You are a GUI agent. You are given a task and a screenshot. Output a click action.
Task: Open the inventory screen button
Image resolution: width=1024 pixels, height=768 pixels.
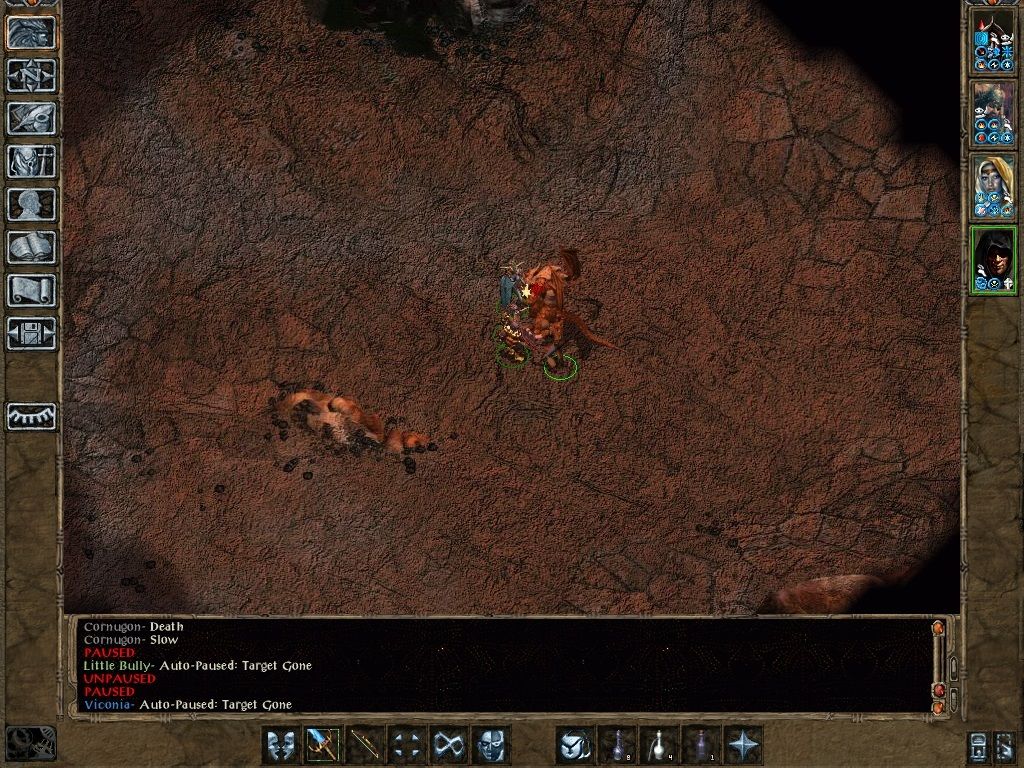[31, 161]
